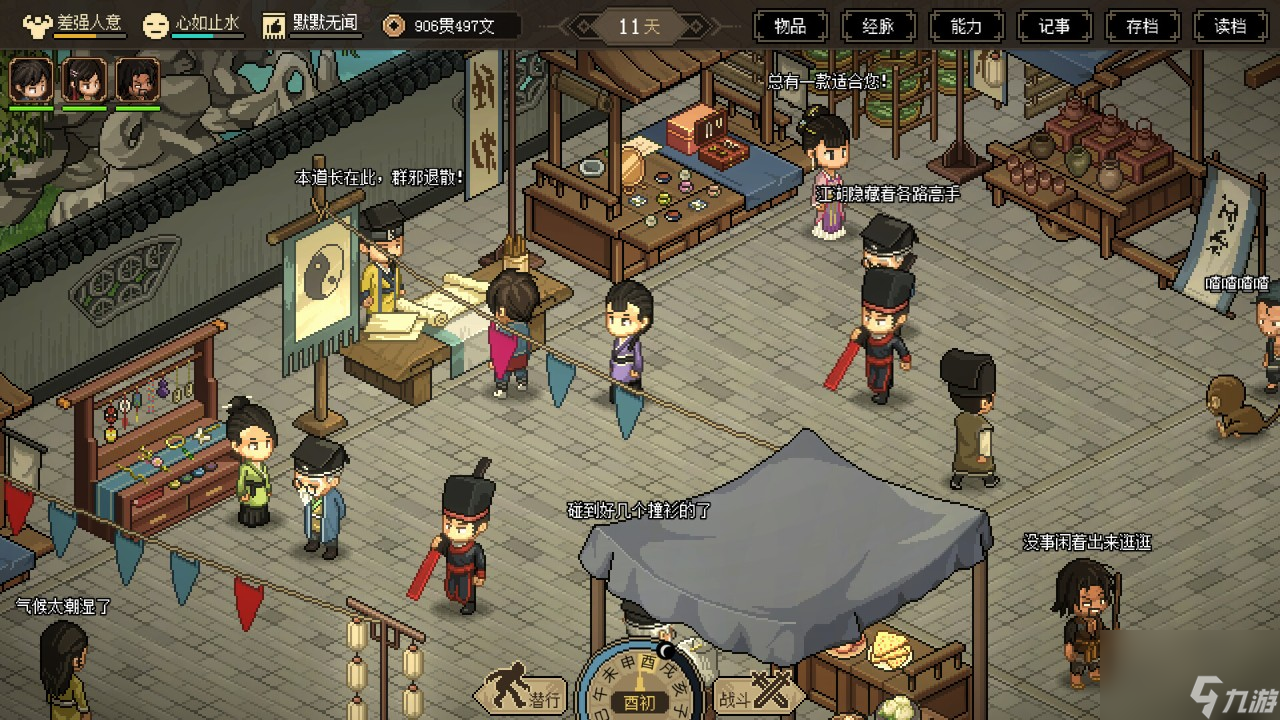The height and width of the screenshot is (720, 1280).
Task: Click the 存档 save game button
Action: pos(1142,26)
